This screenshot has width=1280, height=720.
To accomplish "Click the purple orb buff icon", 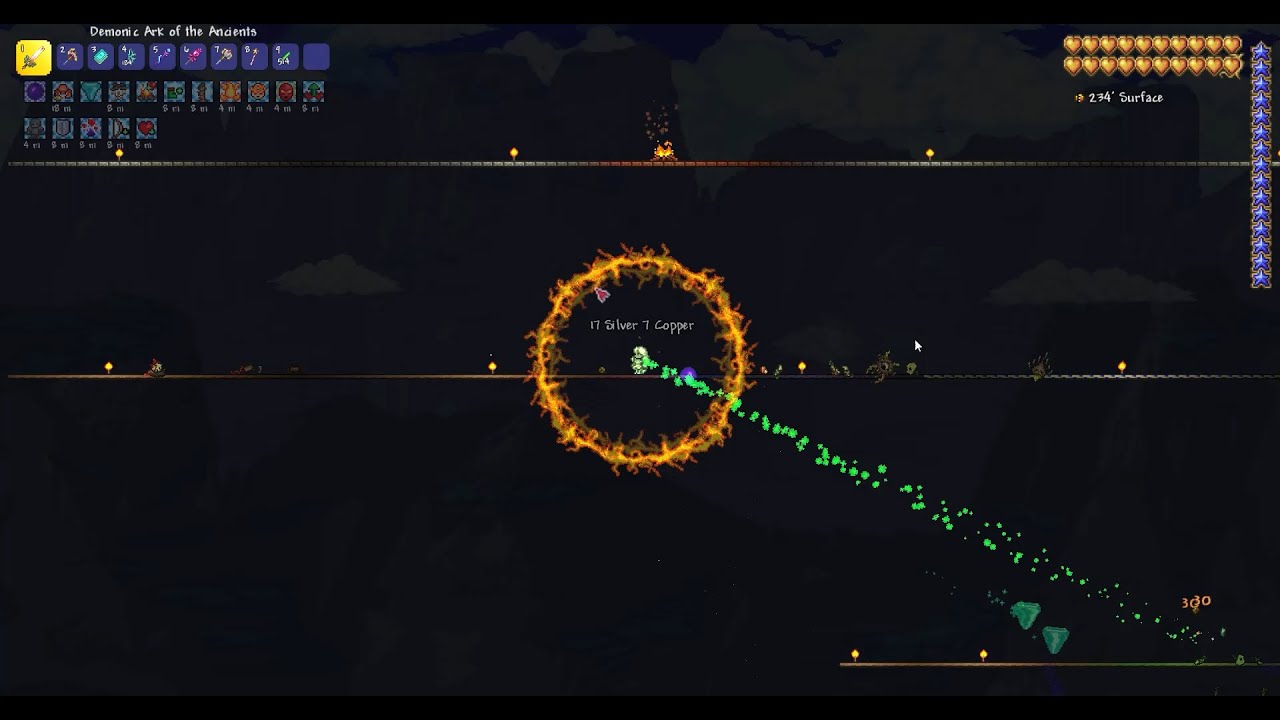I will point(35,92).
